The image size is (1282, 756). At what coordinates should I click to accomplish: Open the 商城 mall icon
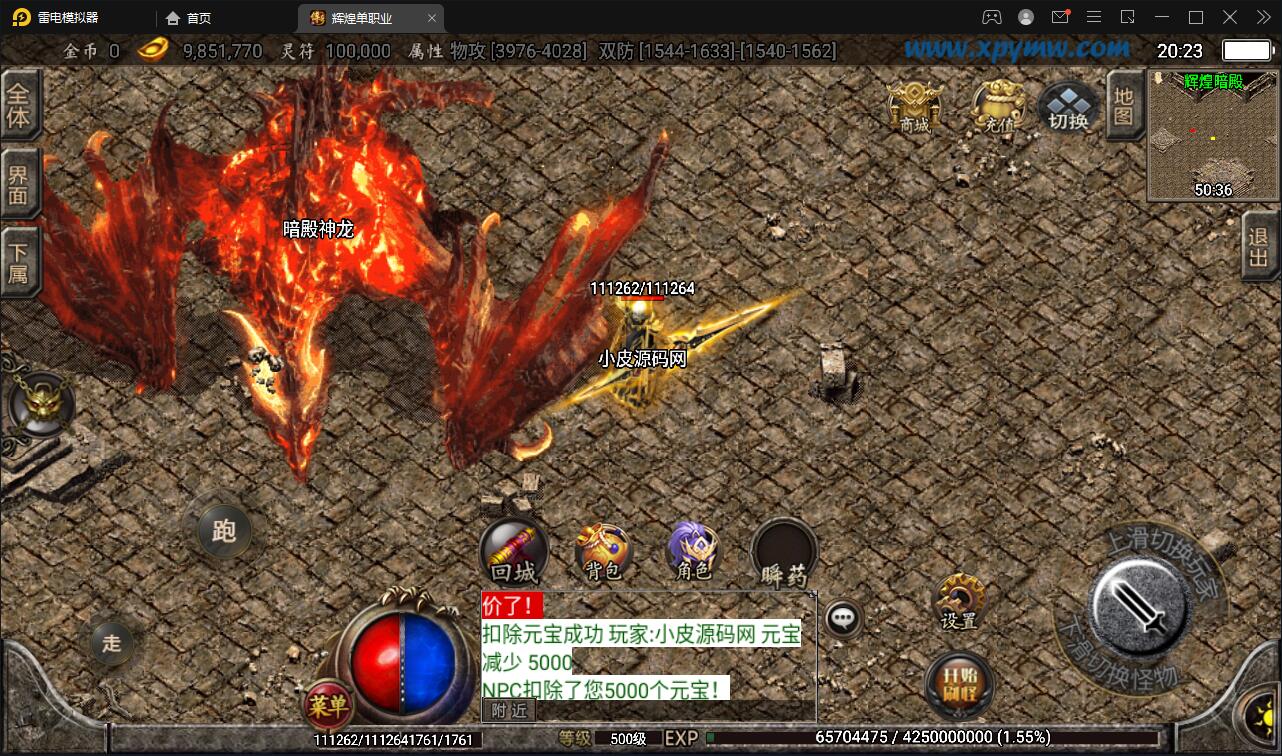click(915, 105)
